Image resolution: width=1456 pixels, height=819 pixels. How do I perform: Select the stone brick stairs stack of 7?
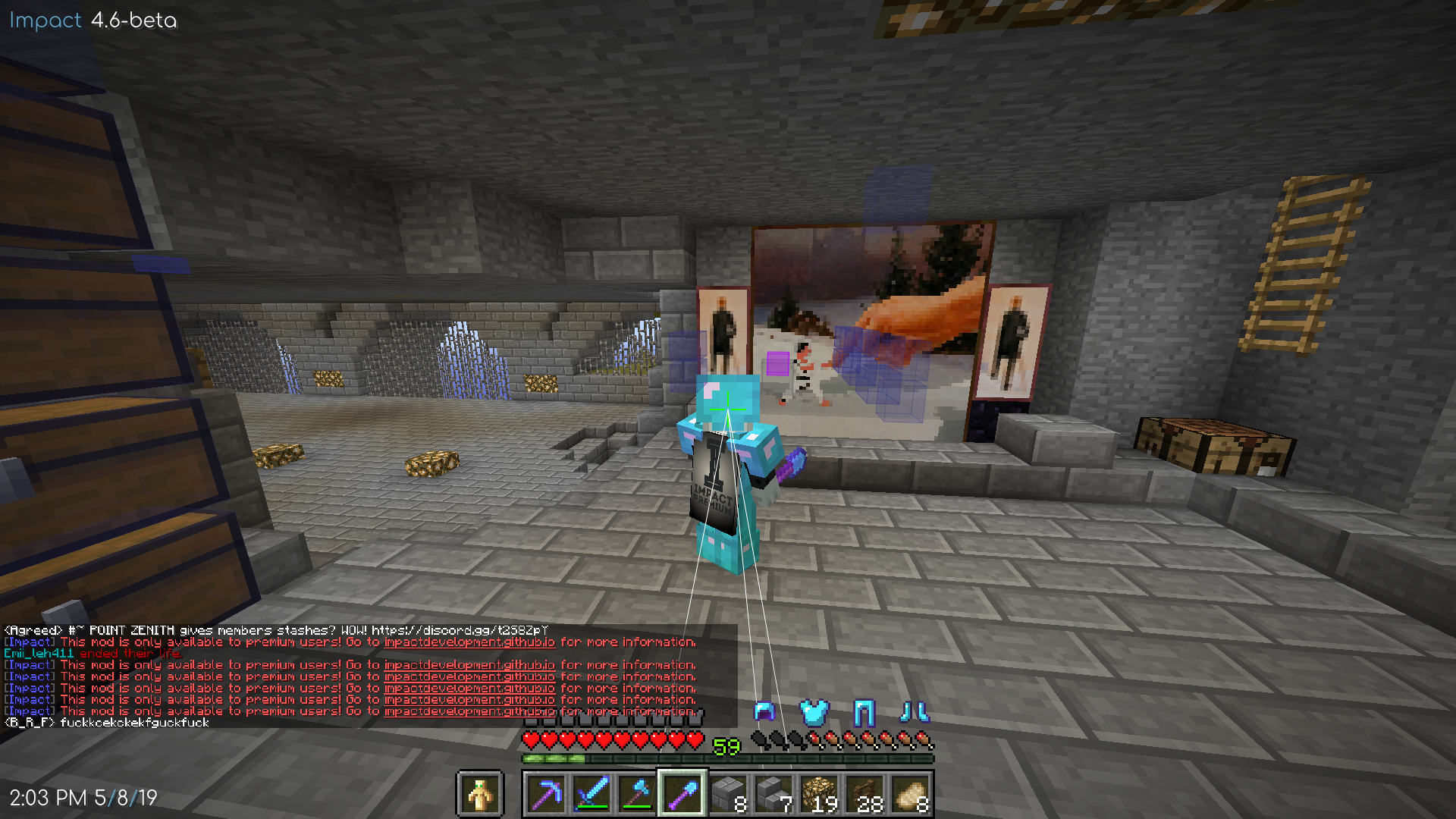[x=771, y=795]
